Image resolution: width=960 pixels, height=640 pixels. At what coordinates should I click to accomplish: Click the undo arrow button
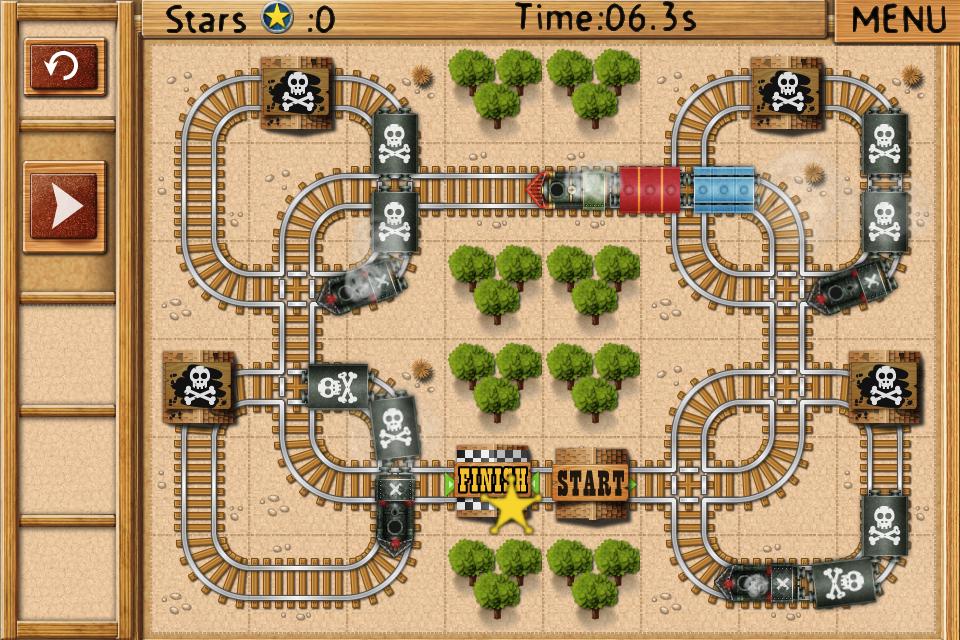pos(64,68)
